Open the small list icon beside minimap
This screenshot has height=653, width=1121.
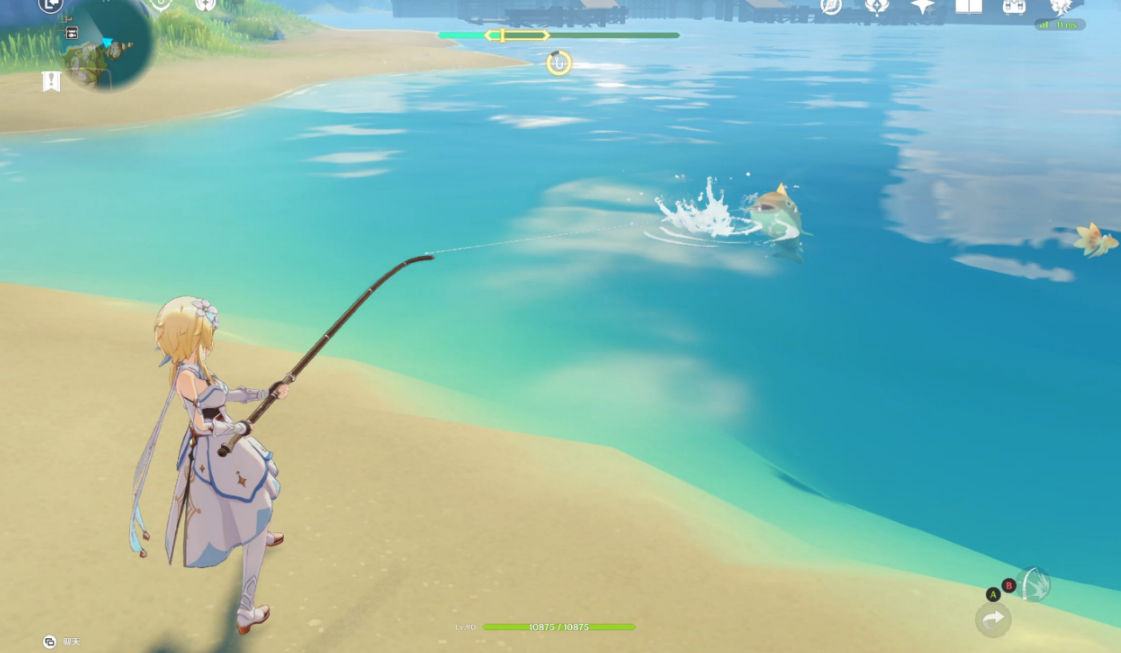pyautogui.click(x=72, y=33)
